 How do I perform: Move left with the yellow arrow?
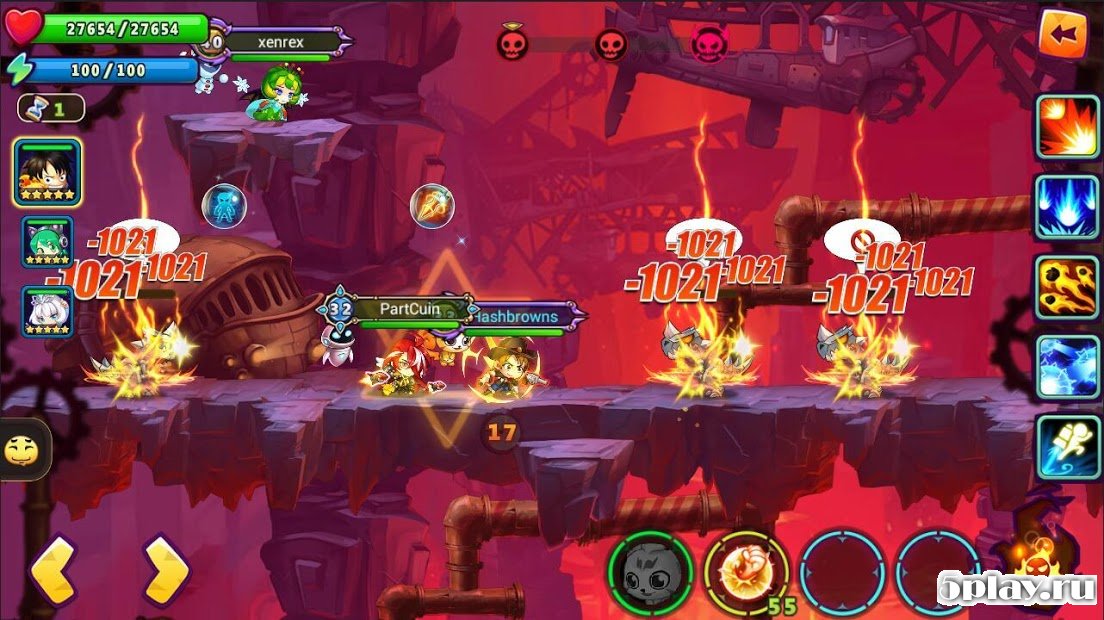[x=52, y=571]
